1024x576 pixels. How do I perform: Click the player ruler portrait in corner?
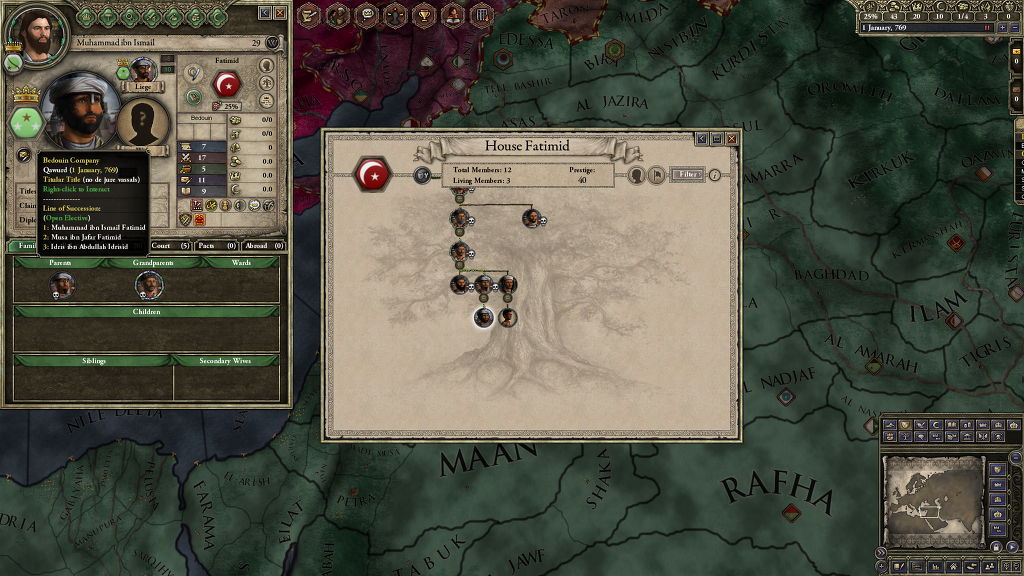click(x=38, y=36)
